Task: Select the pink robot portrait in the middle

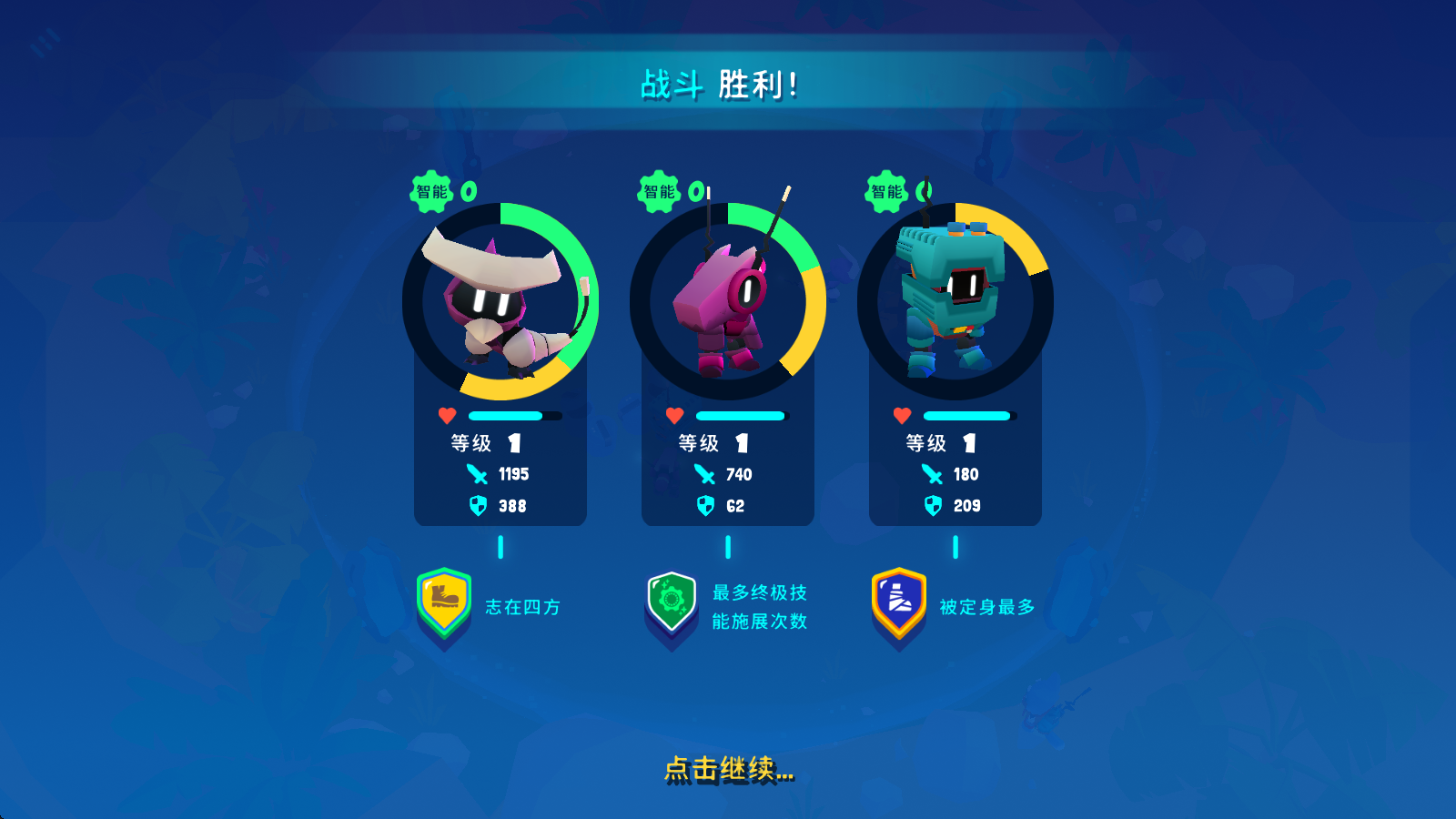Action: [726, 300]
